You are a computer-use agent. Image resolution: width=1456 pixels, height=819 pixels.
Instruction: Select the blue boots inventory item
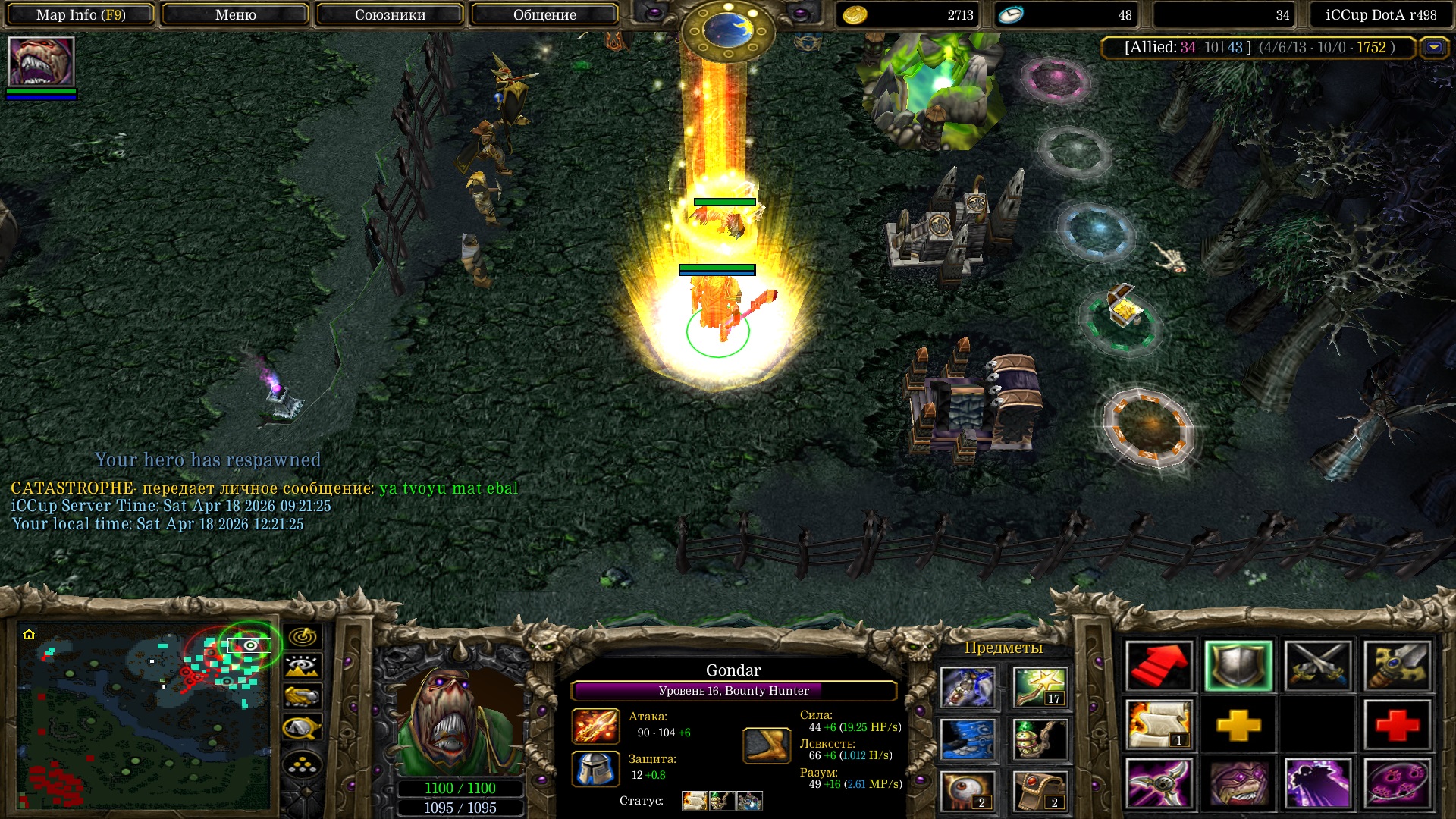(x=968, y=739)
